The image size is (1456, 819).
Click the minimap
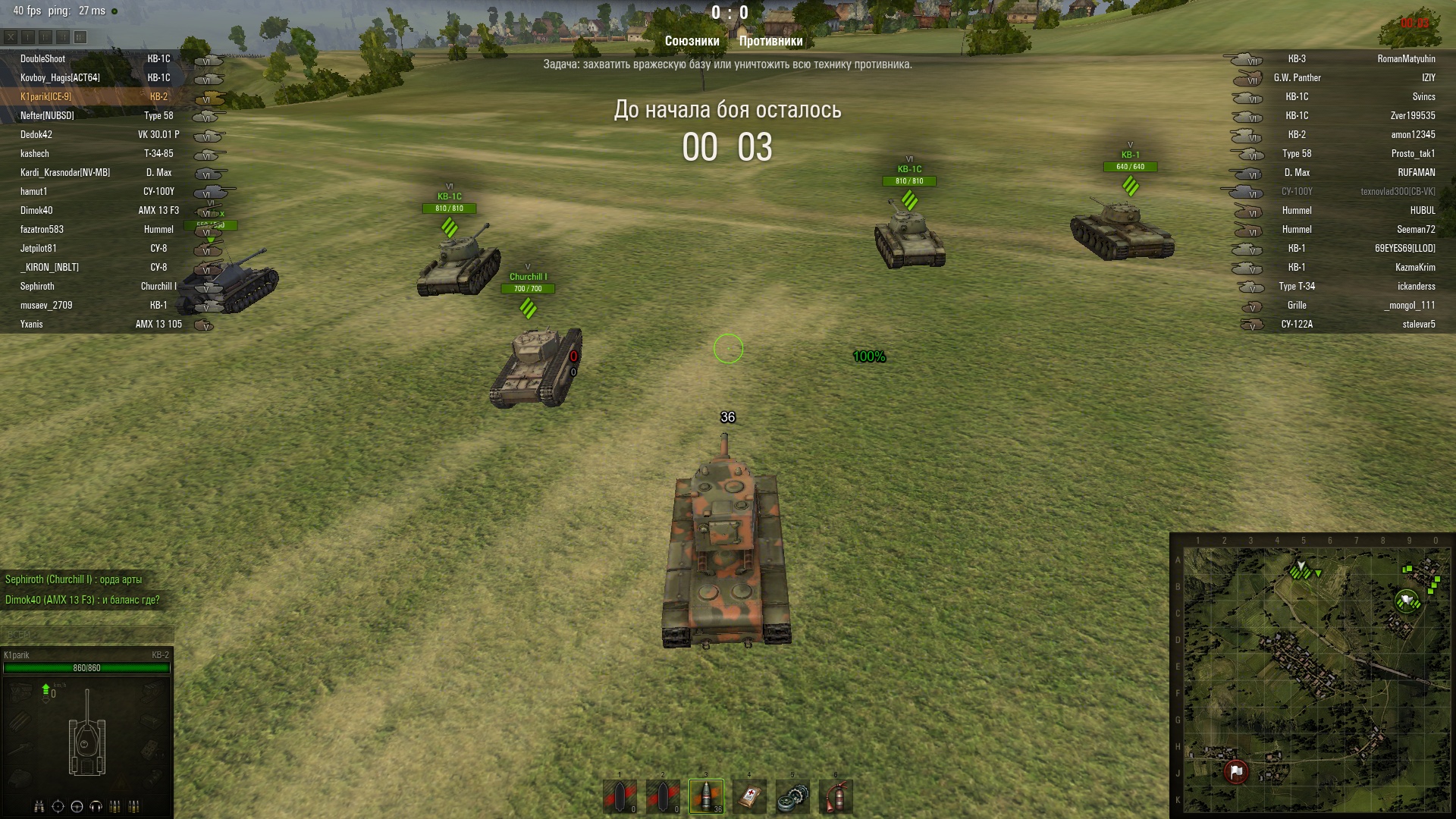(1311, 676)
